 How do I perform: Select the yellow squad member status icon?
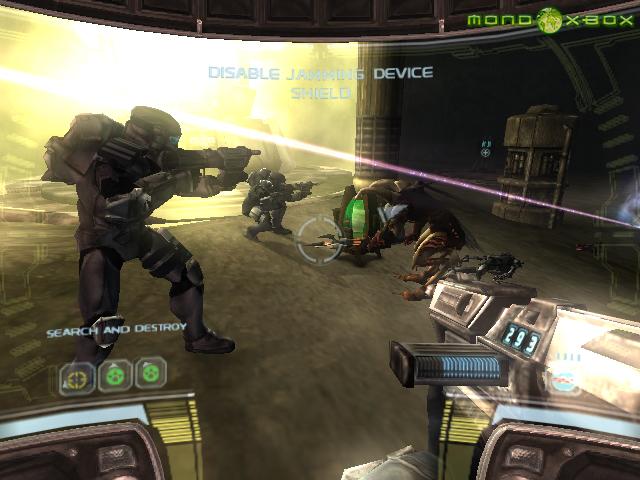[x=76, y=377]
